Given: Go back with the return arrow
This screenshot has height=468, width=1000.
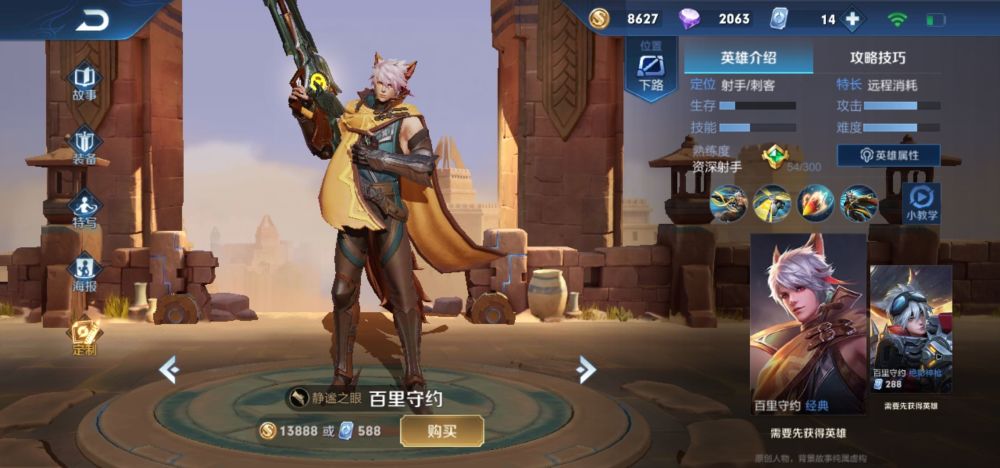Looking at the screenshot, I should point(92,19).
